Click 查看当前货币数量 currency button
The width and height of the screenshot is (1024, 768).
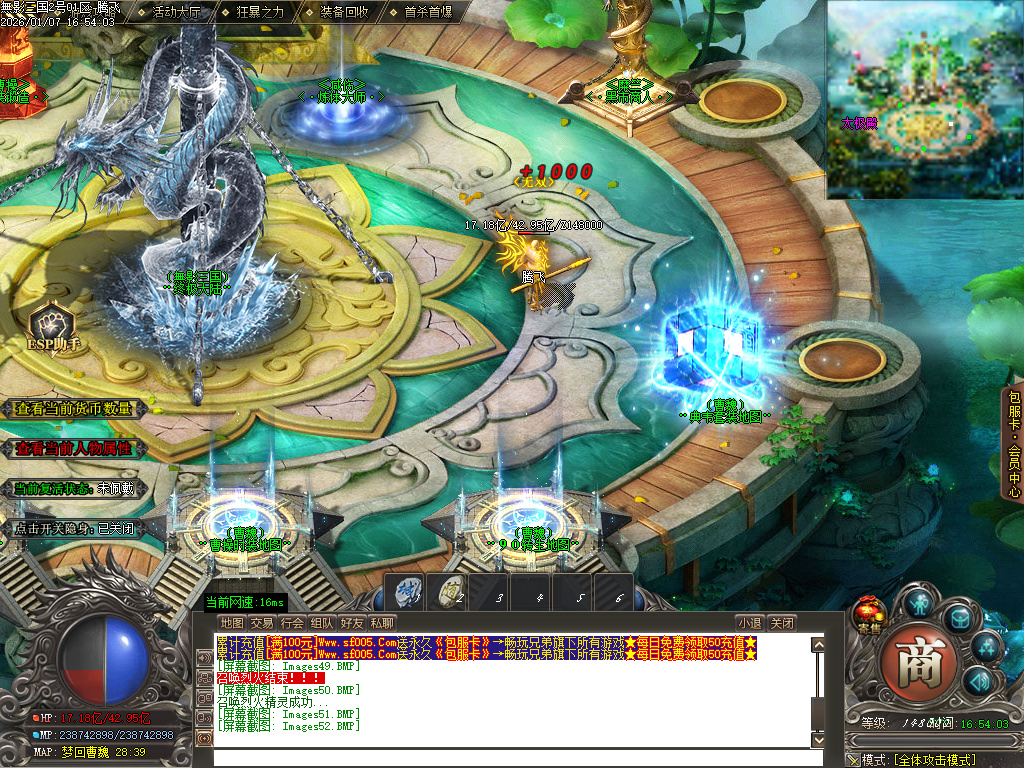pos(74,409)
